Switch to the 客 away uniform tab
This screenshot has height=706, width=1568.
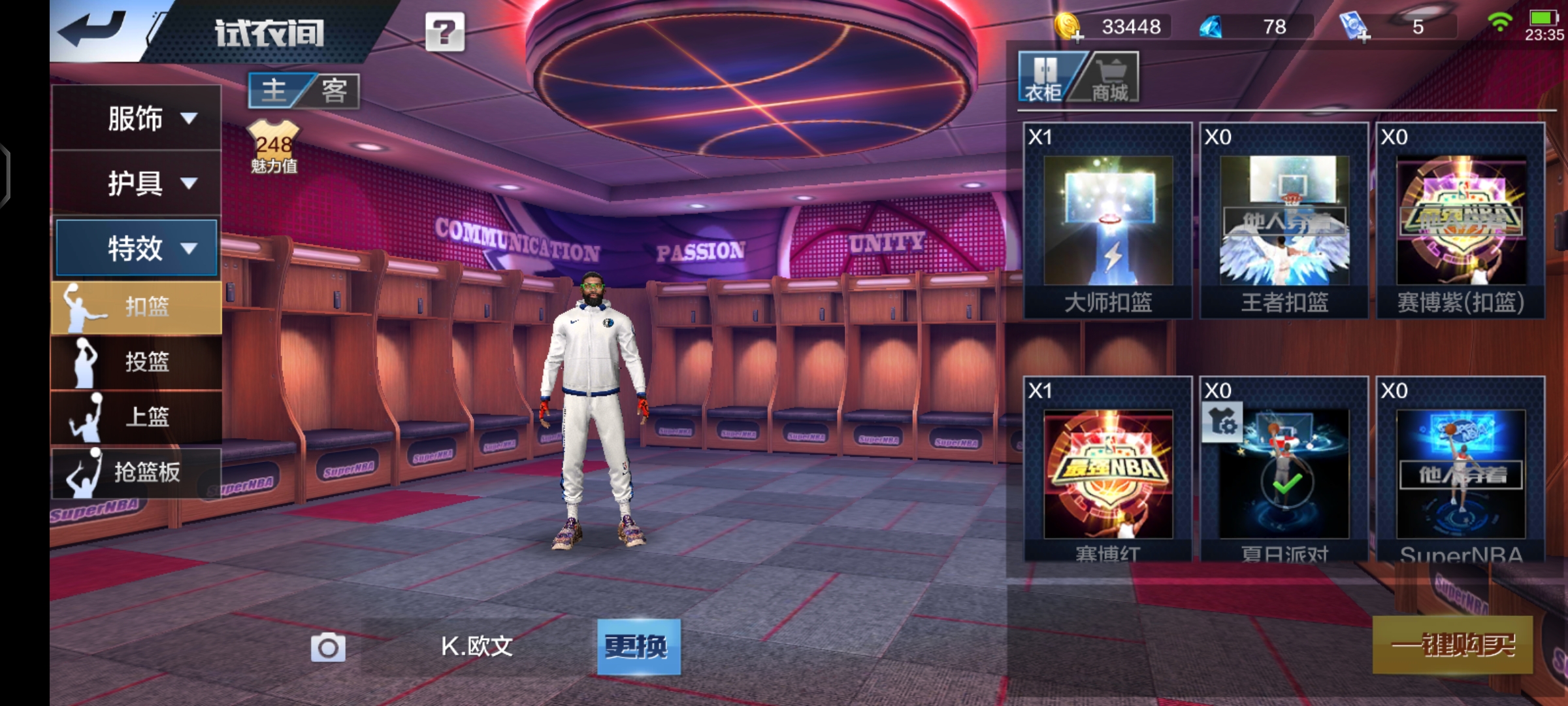point(335,90)
